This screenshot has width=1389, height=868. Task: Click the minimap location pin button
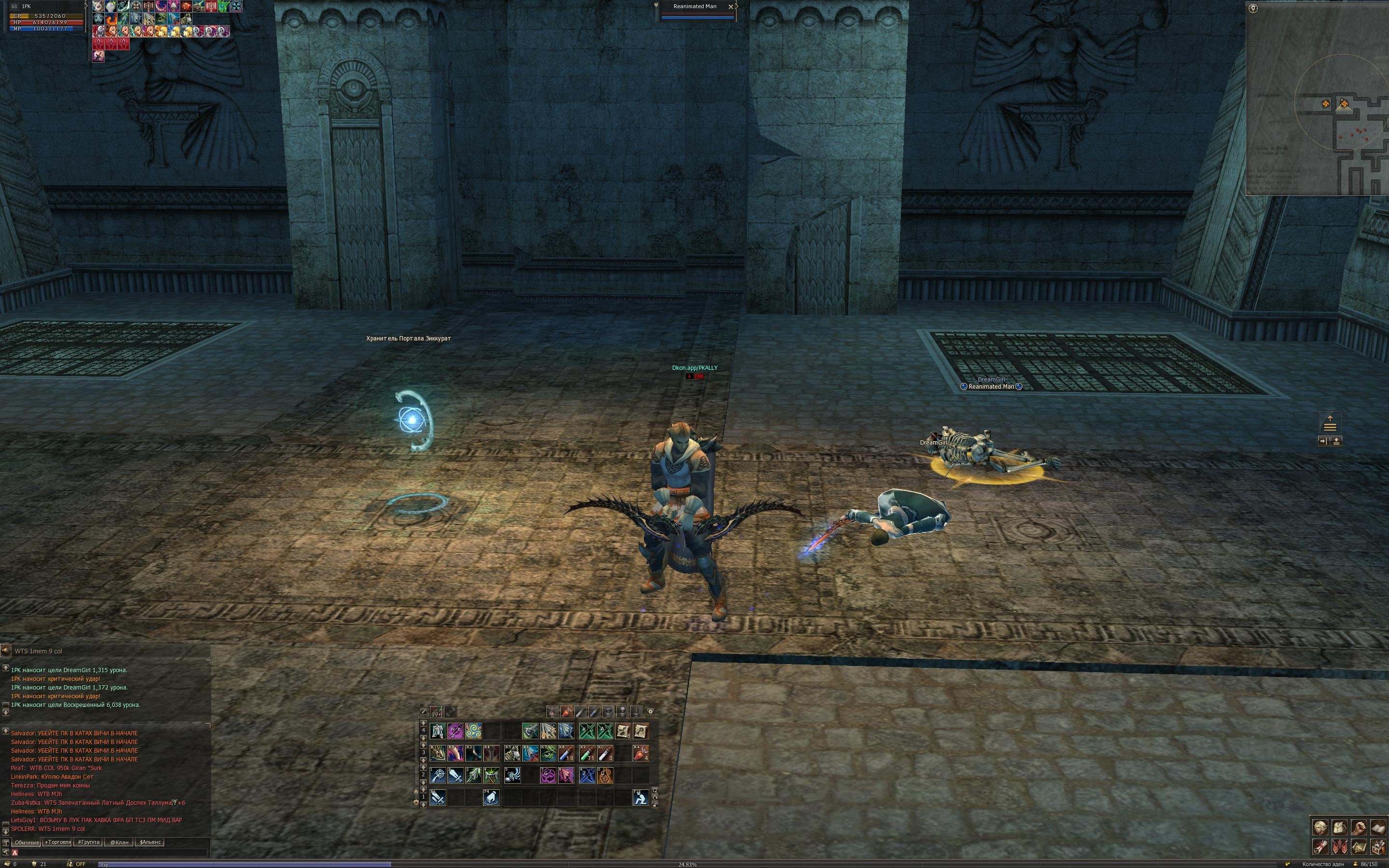pos(1253,9)
